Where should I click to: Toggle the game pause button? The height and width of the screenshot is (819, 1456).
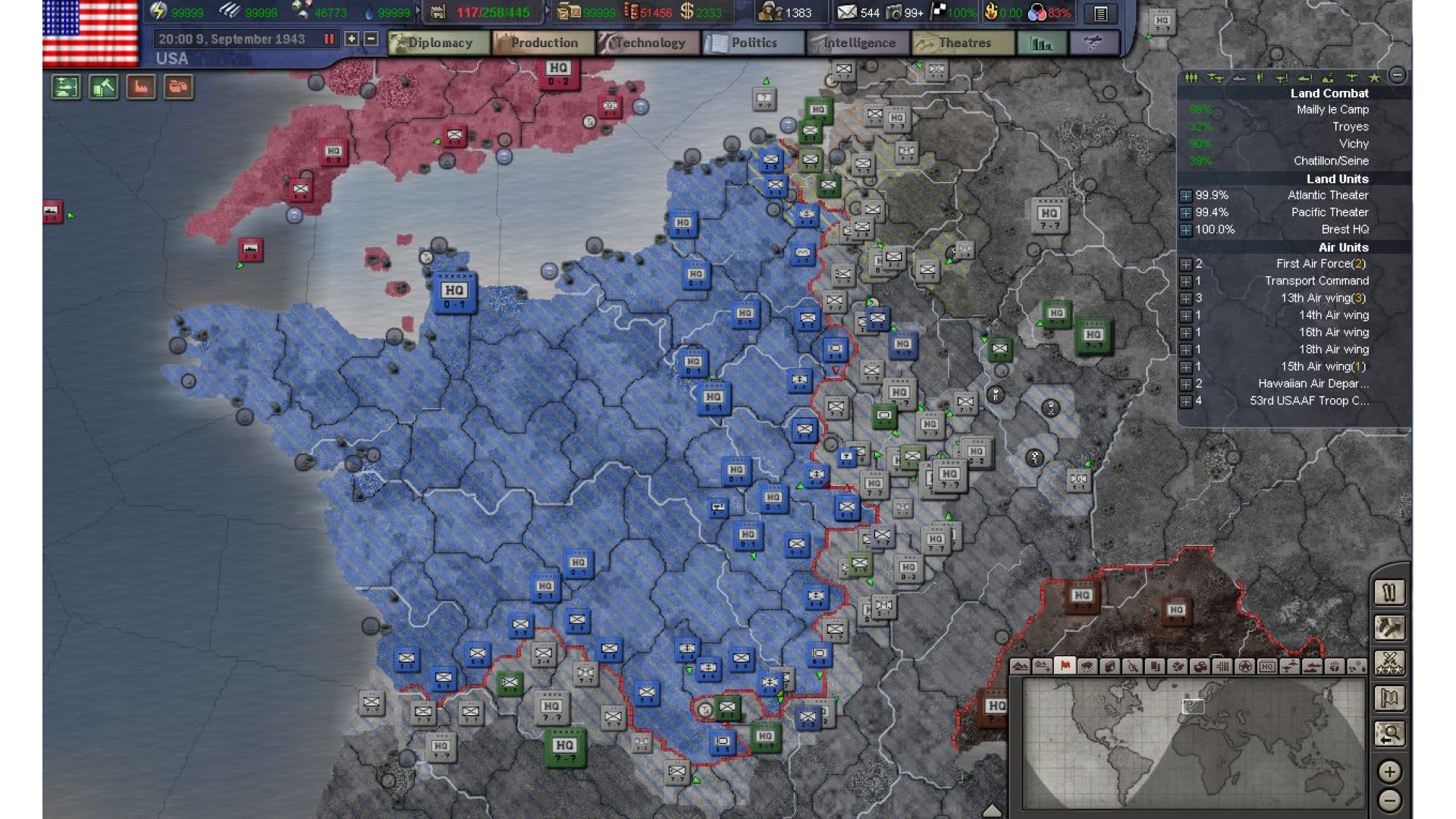pos(329,39)
